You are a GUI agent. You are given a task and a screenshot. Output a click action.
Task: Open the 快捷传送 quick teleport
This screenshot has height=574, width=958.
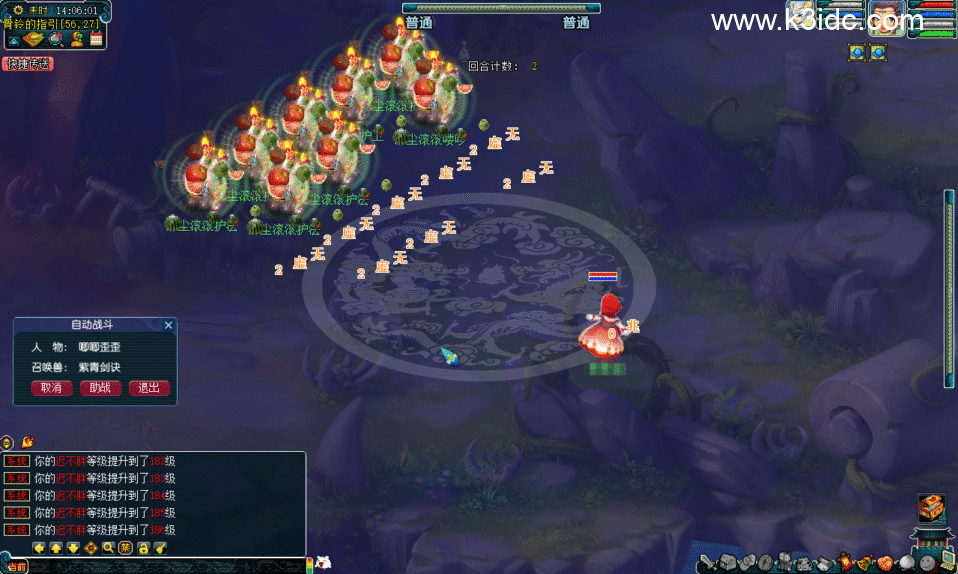pyautogui.click(x=28, y=64)
